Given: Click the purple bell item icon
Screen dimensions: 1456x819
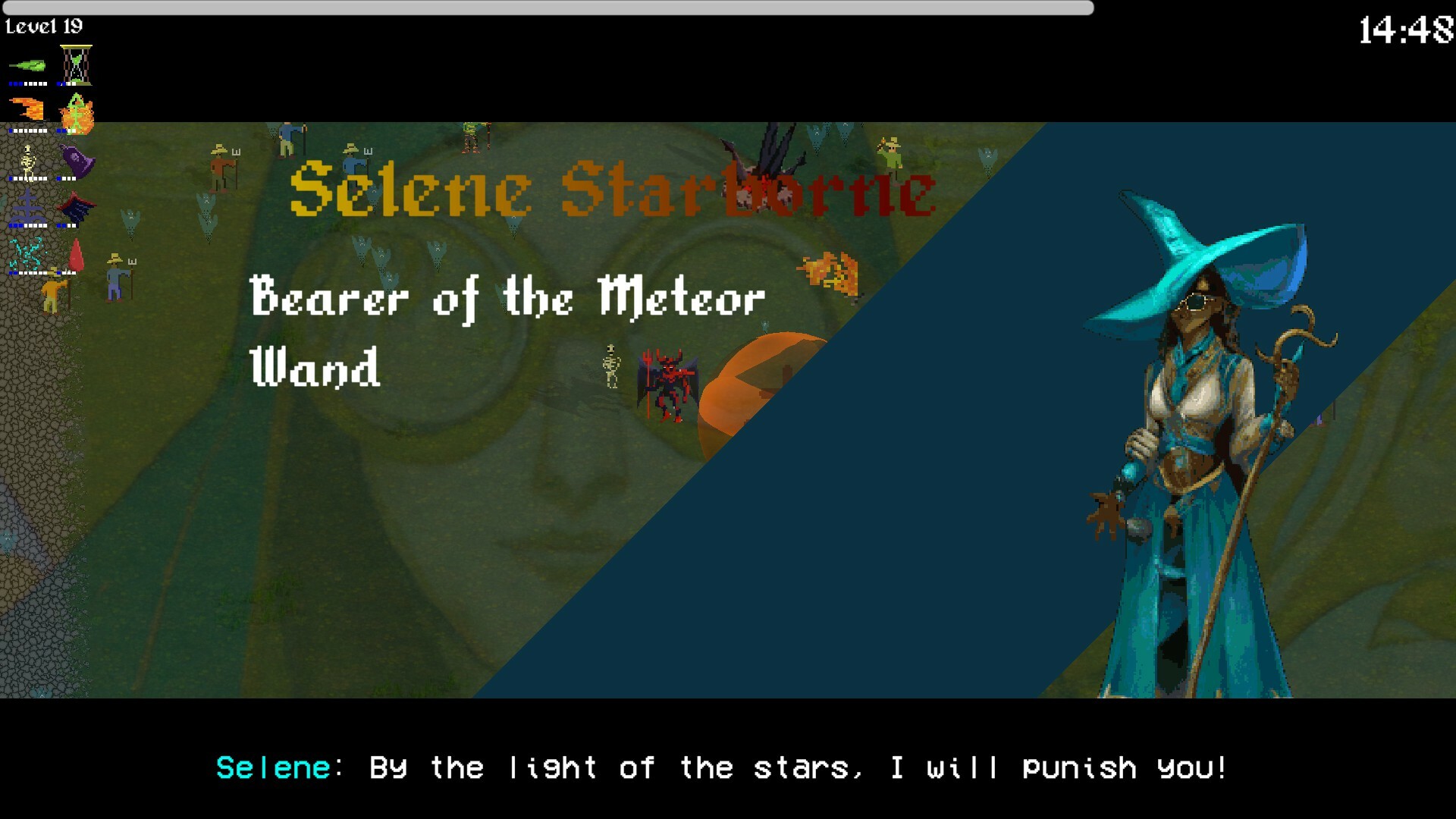Looking at the screenshot, I should (76, 159).
